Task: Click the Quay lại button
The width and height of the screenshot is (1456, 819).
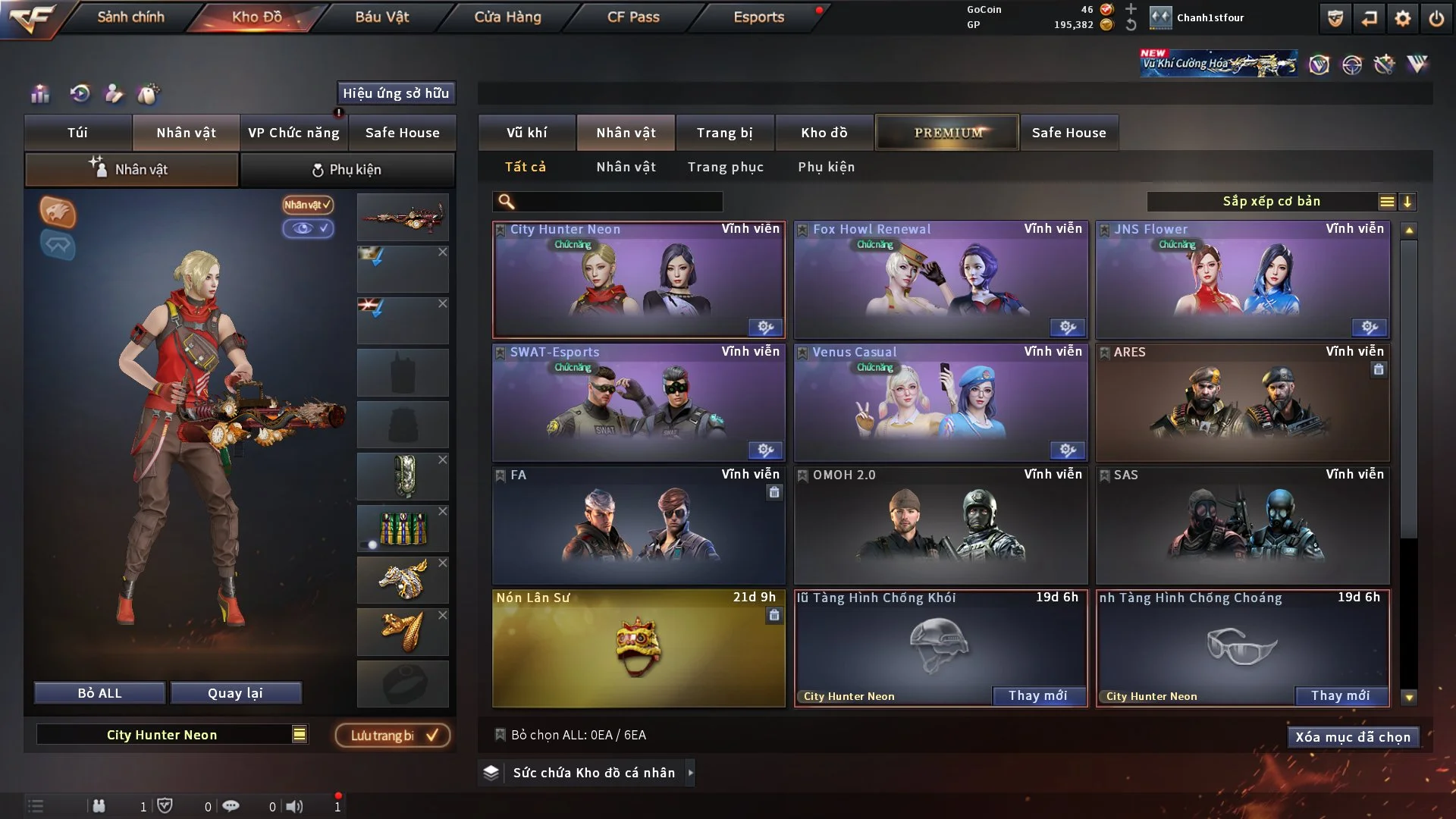Action: click(235, 693)
